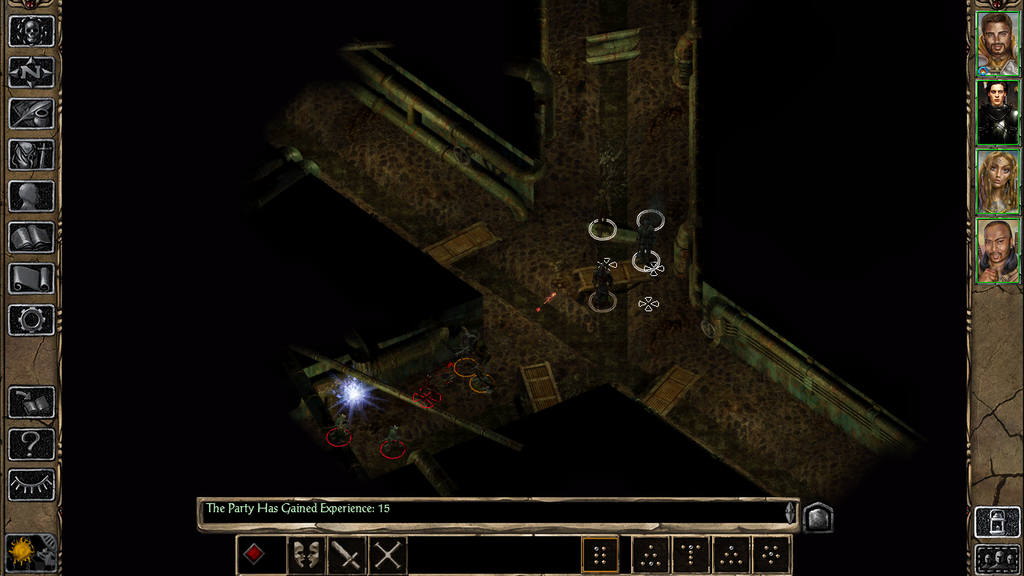Open the priest scroll icon
1024x576 pixels.
[x=31, y=278]
